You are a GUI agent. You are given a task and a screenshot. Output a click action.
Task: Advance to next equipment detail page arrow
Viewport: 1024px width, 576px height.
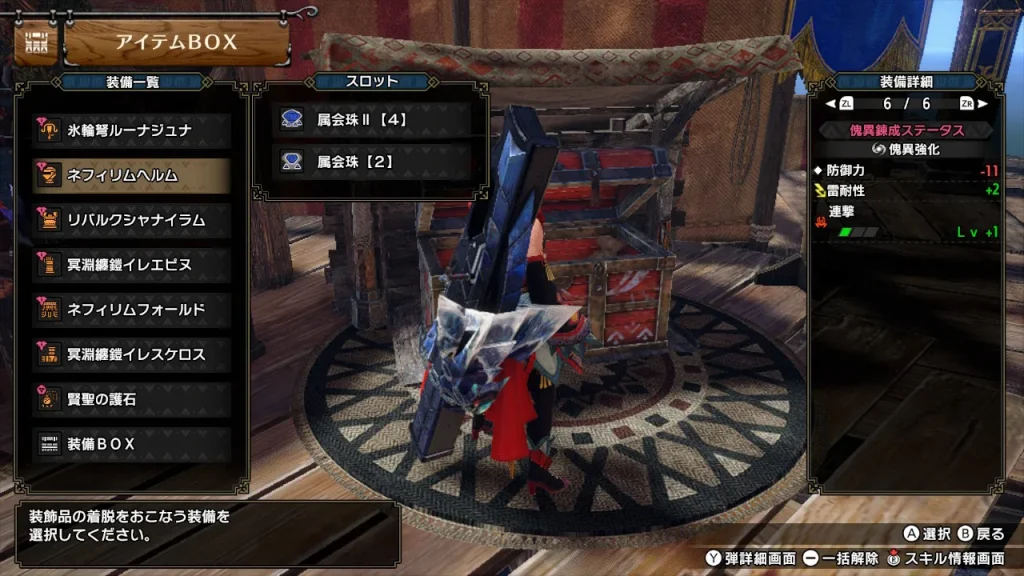point(981,104)
